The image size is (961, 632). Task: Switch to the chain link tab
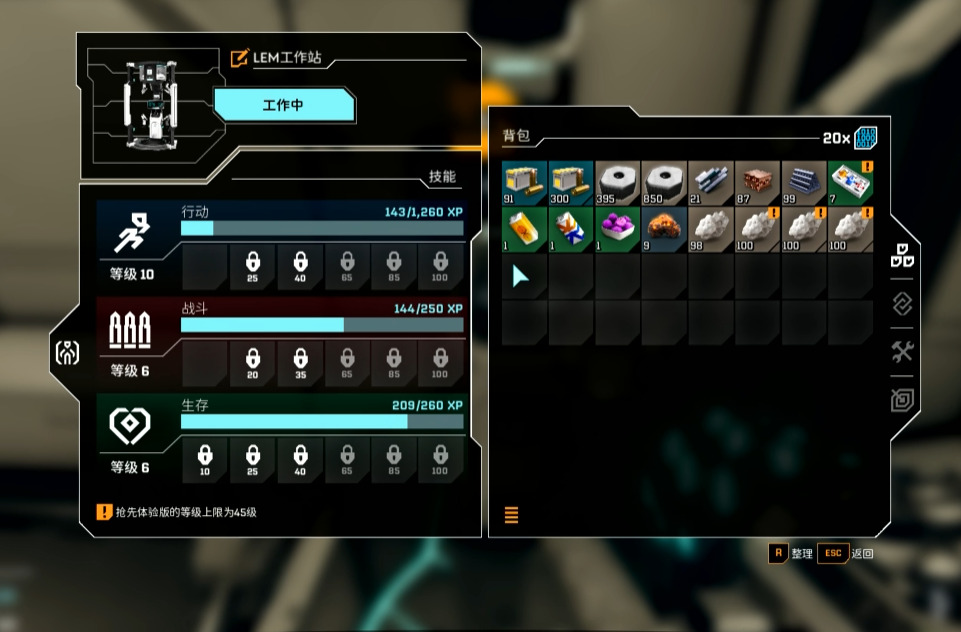tap(903, 304)
